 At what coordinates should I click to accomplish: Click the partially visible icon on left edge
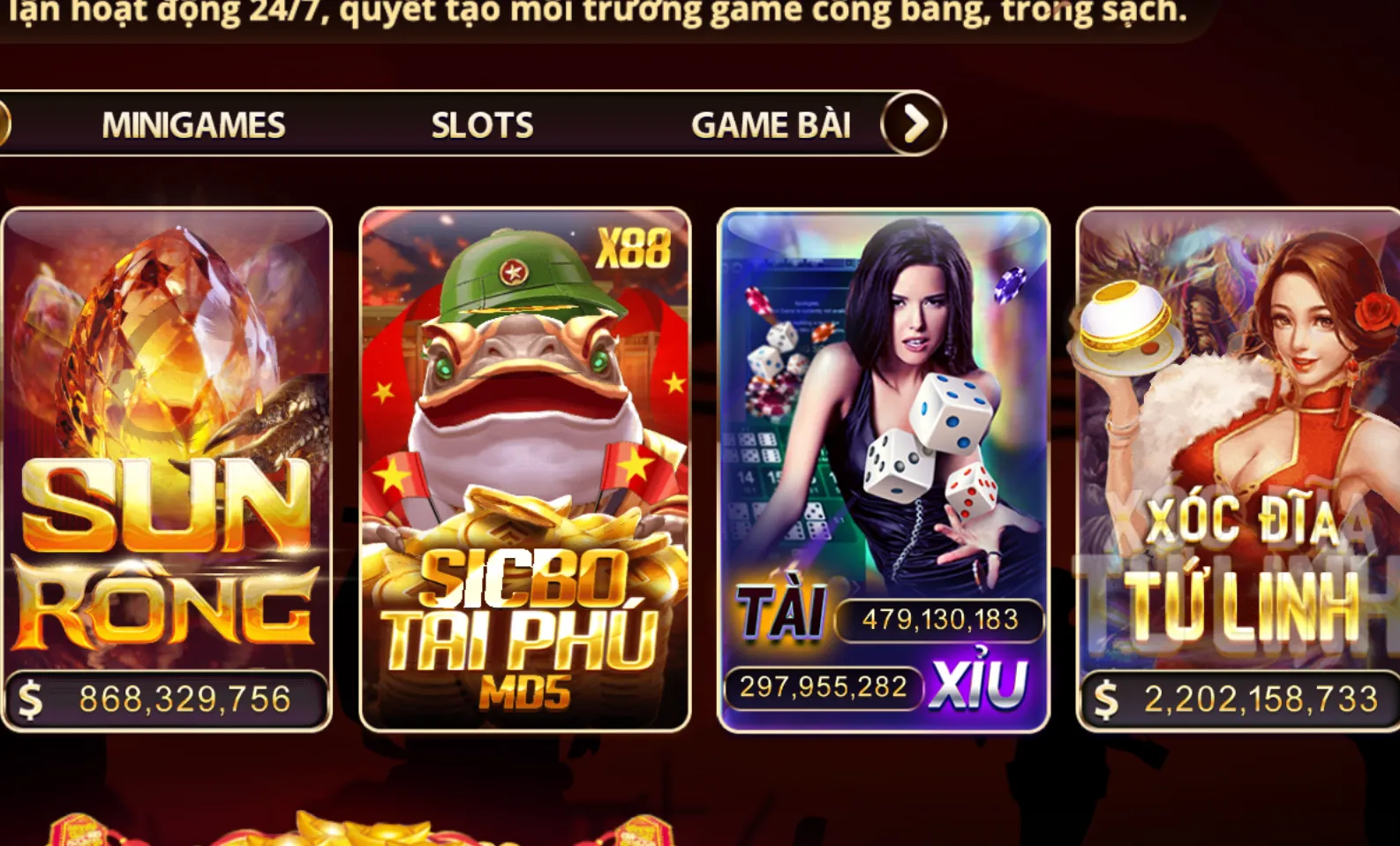coord(5,123)
